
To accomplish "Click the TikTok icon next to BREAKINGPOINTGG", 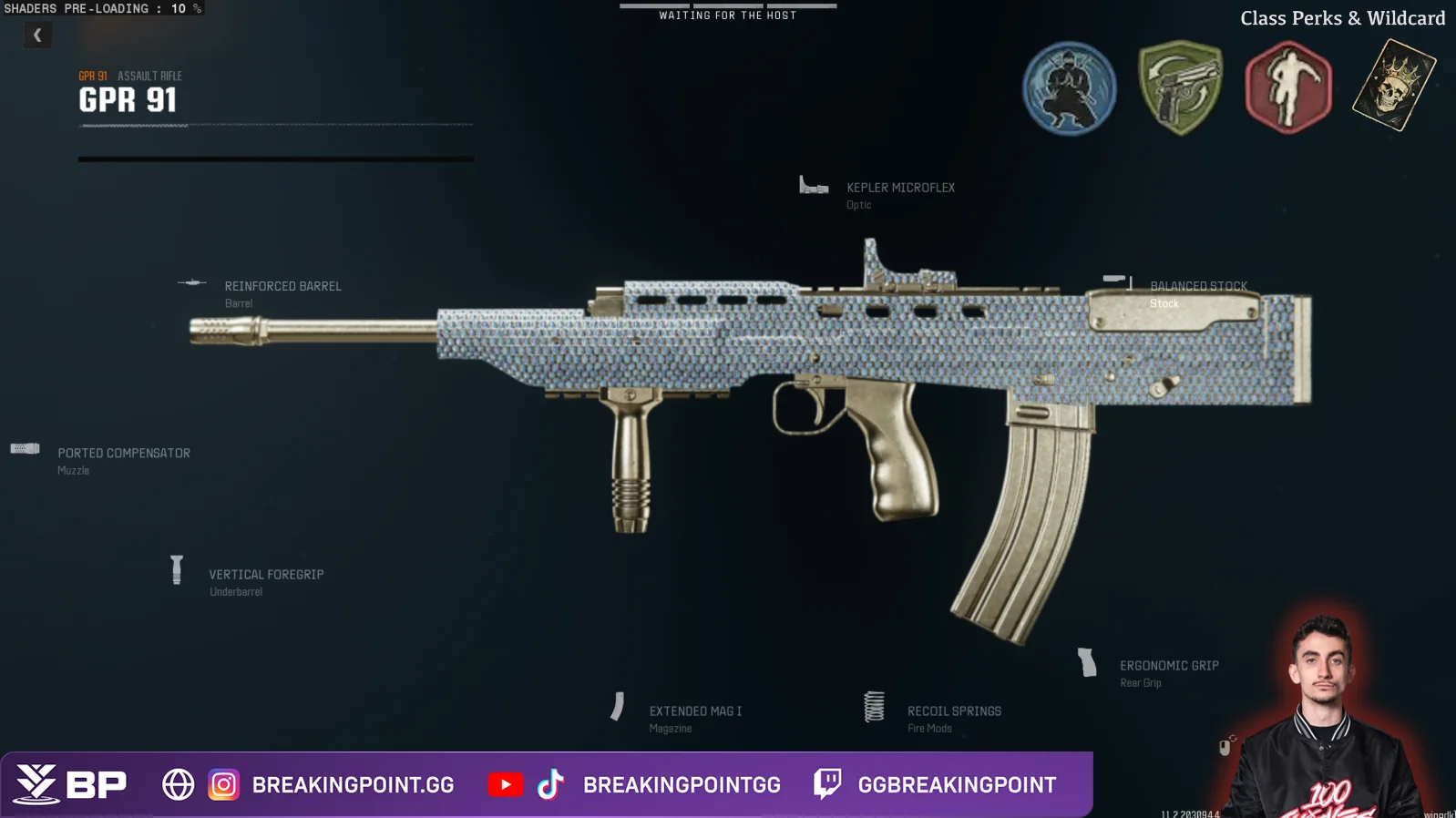I will [552, 783].
